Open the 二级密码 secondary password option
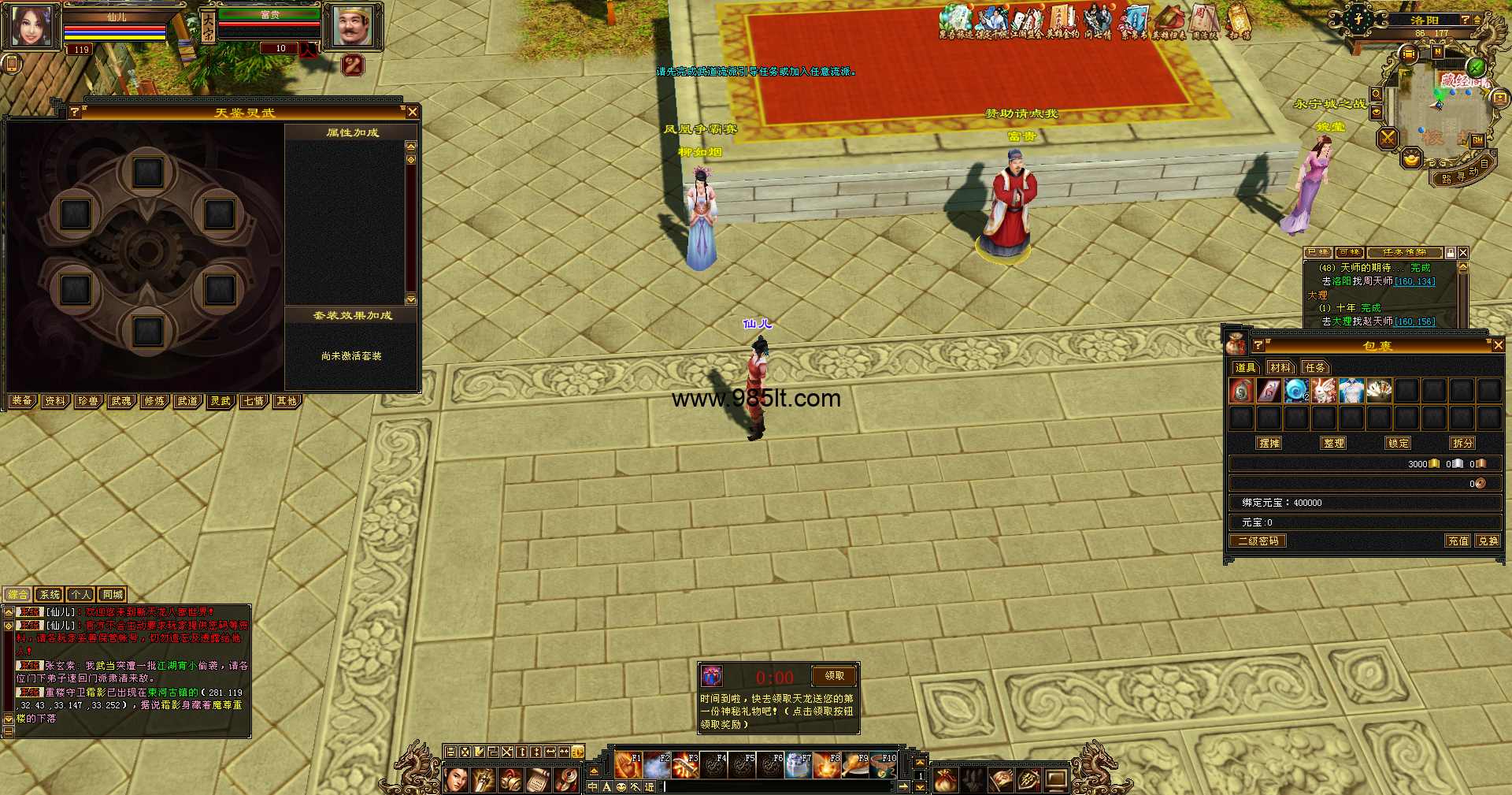Screen dimensions: 1512x795 pyautogui.click(x=1258, y=541)
